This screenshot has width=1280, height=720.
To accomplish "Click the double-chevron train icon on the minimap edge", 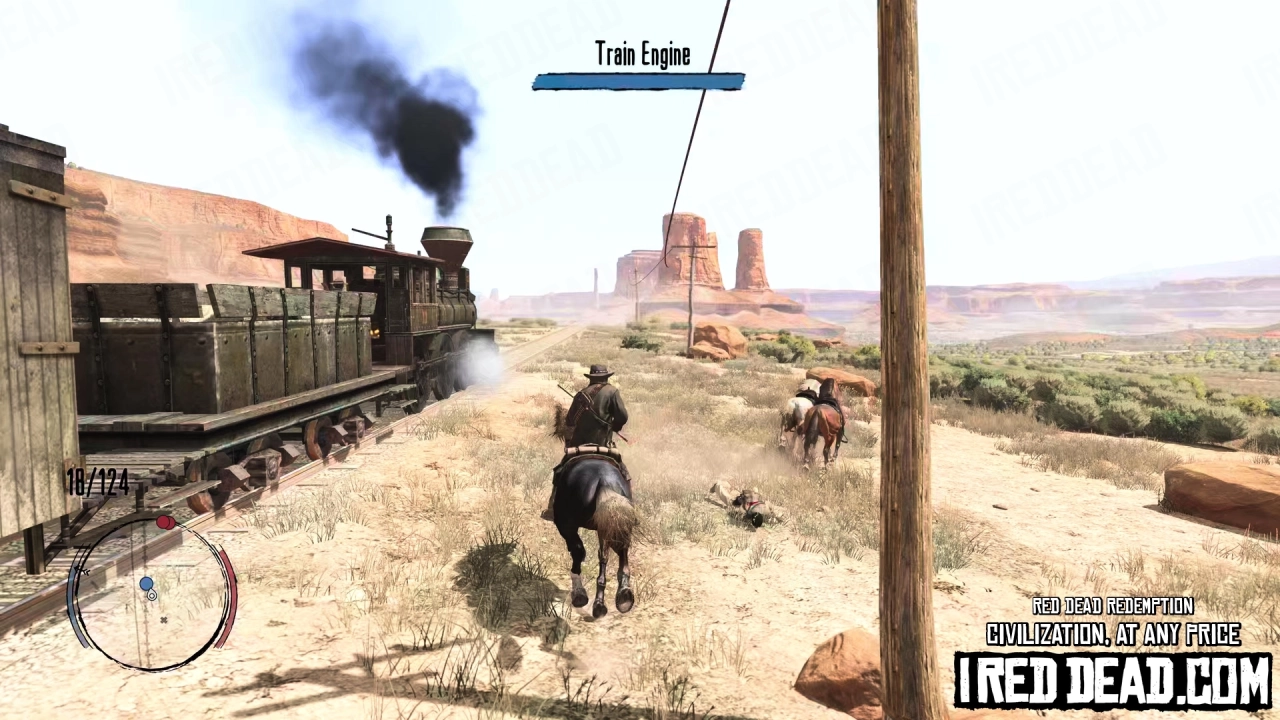I will pos(82,570).
